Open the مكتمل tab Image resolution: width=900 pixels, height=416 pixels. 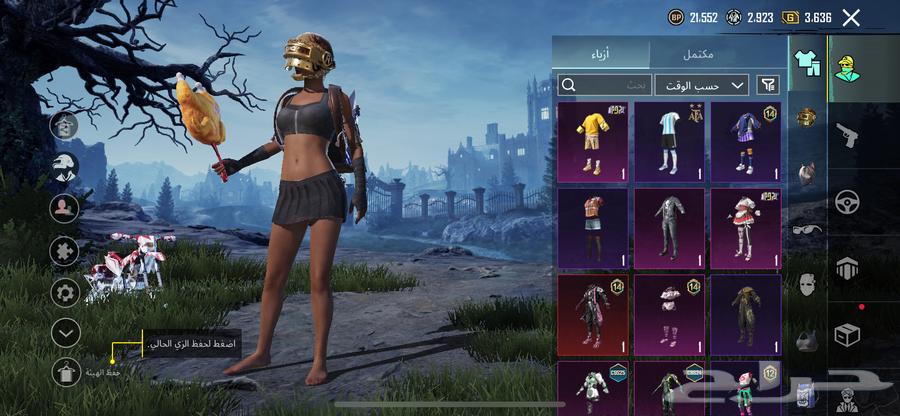[716, 53]
